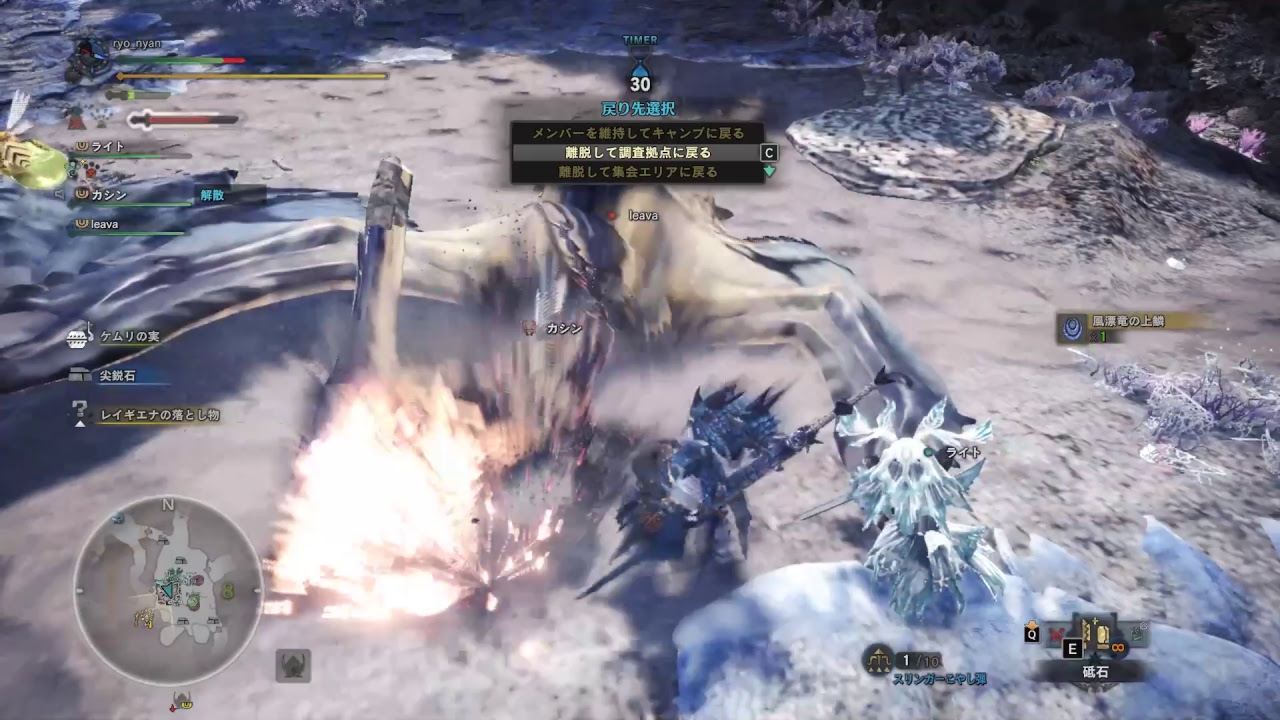1280x720 pixels.
Task: Toggle the infinity icon on the whetstone slot
Action: (1118, 647)
